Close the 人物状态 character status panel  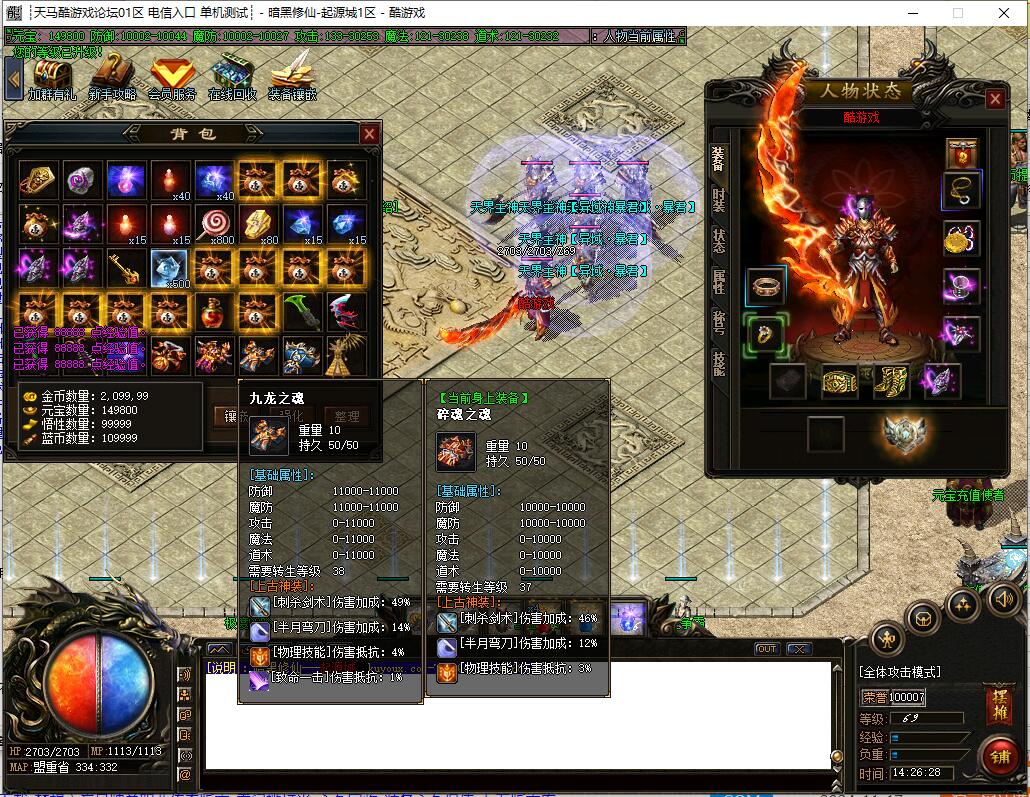coord(995,99)
